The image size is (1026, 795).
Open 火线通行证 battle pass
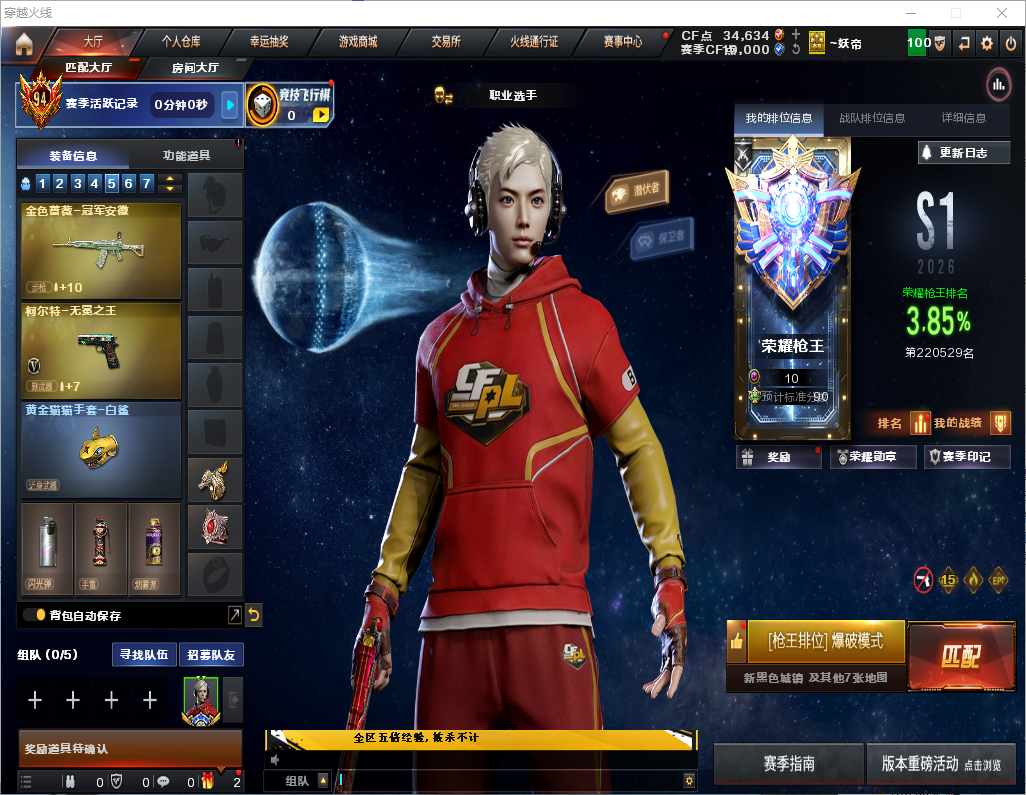(534, 42)
